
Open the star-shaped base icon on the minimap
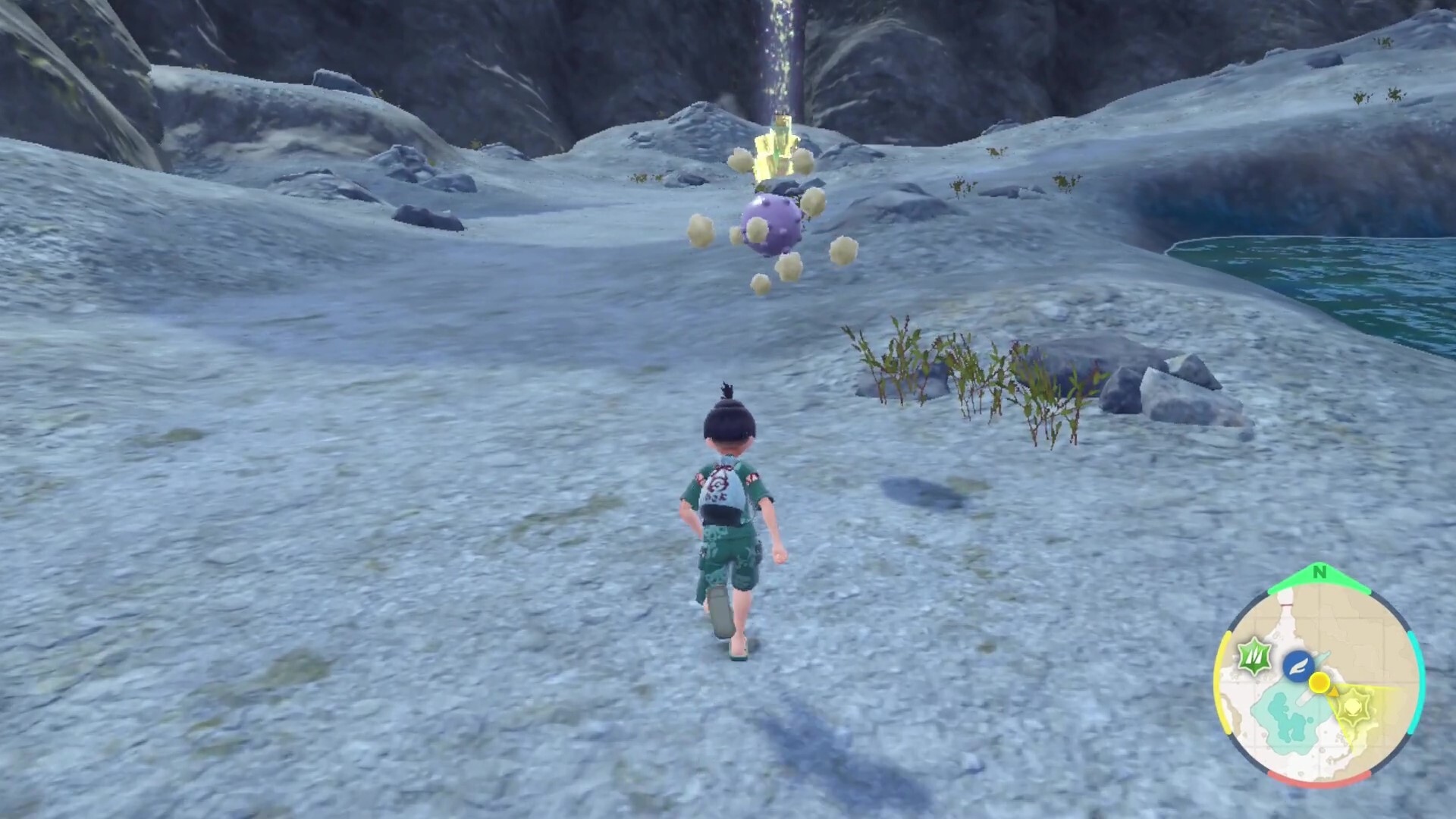1353,707
